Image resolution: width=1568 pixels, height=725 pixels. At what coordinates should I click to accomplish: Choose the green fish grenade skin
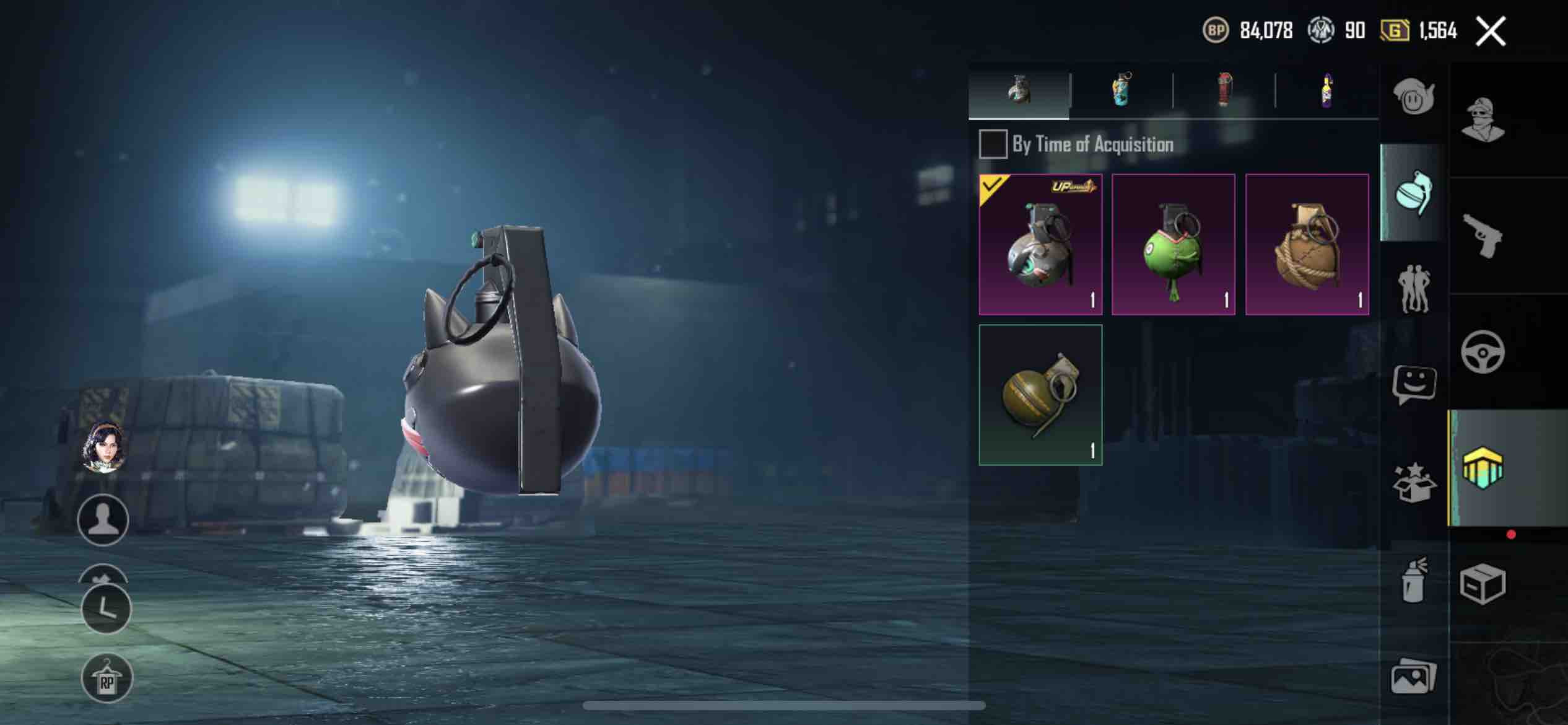pos(1173,244)
